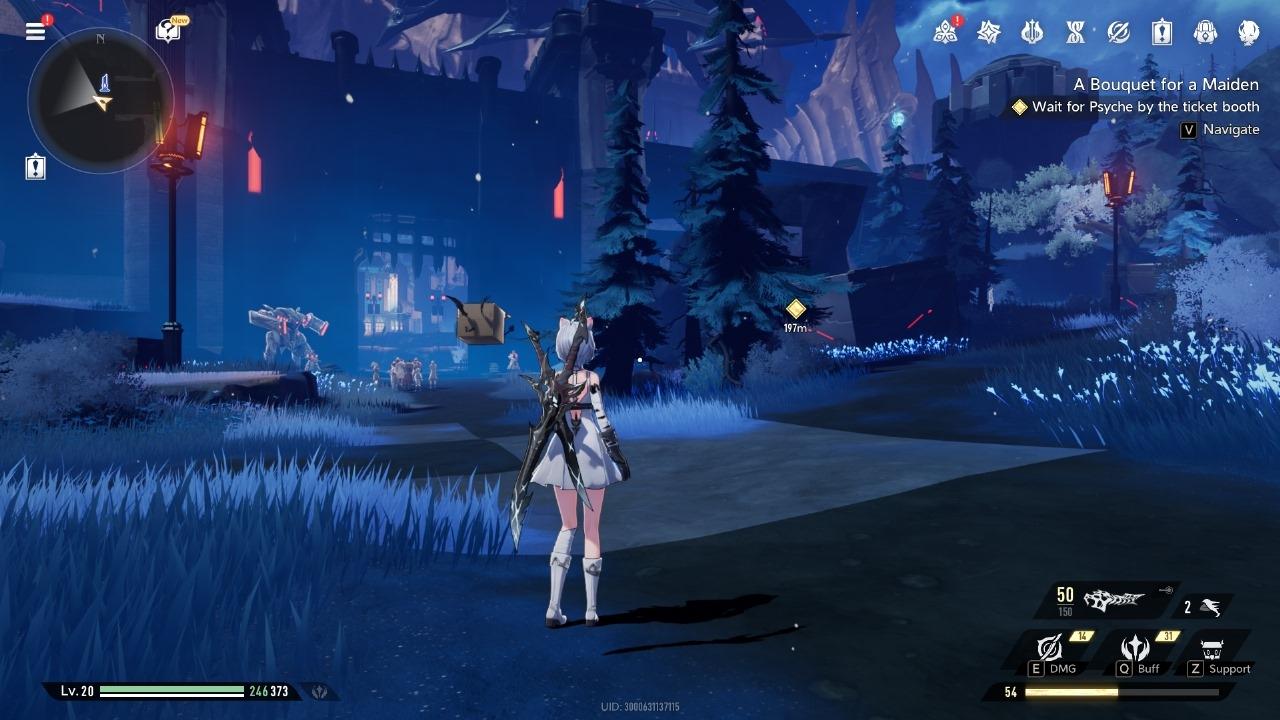This screenshot has width=1280, height=720.
Task: Open the sword and wings emblem icon
Action: point(1032,32)
